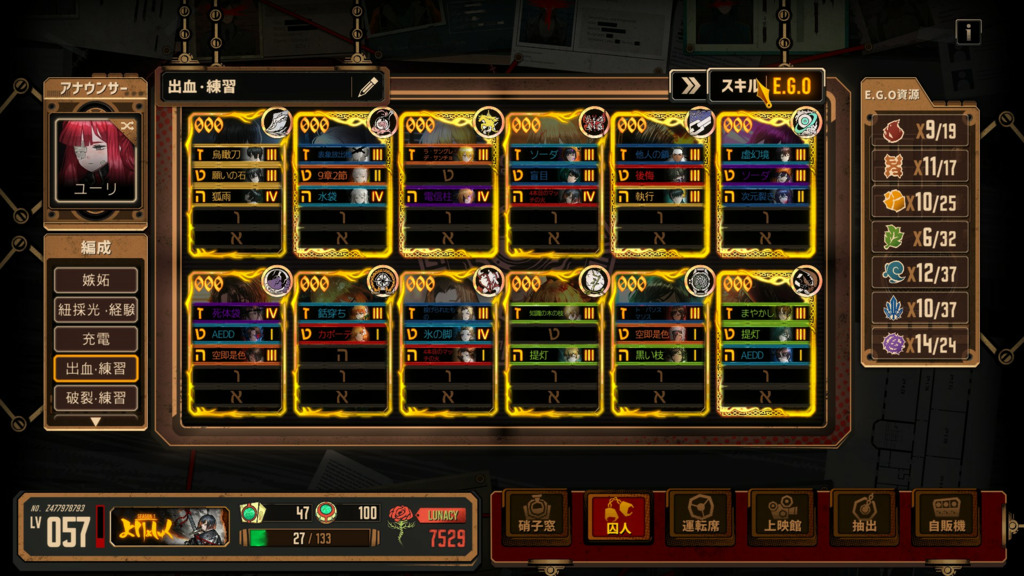Open the info button in top corner

pyautogui.click(x=967, y=32)
